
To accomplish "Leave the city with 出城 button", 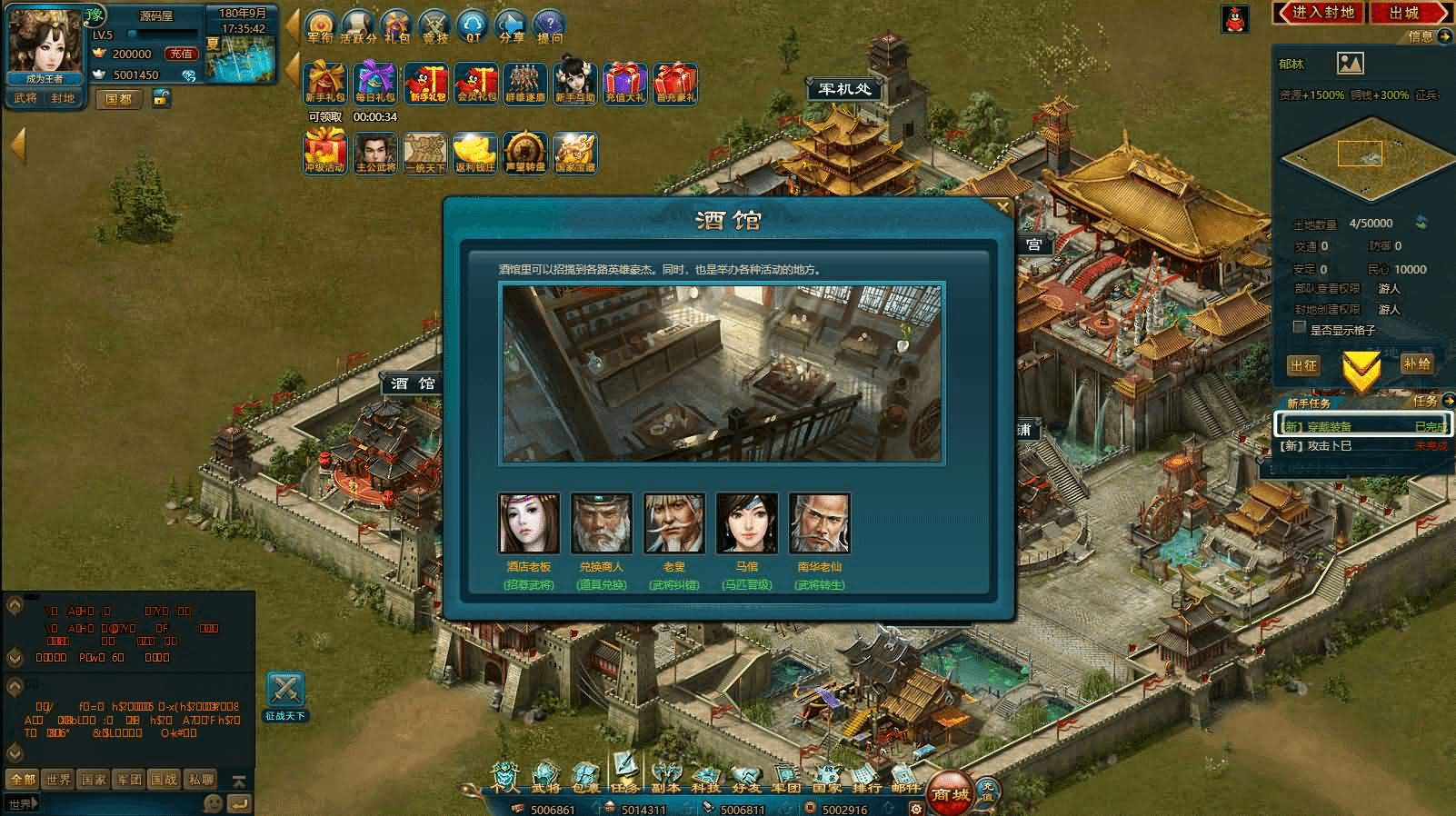I will coord(1403,13).
